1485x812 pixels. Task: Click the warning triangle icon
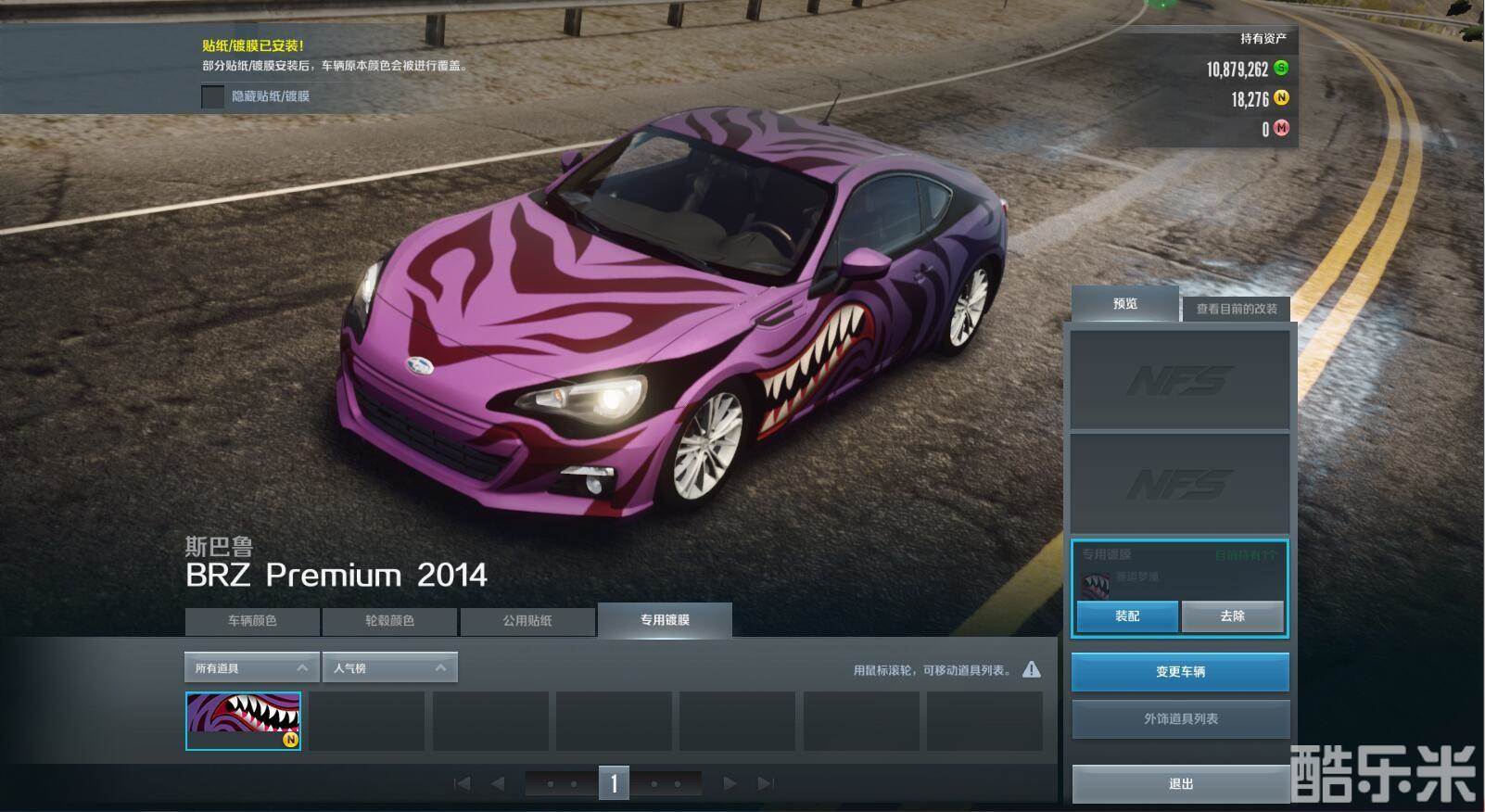(1031, 669)
